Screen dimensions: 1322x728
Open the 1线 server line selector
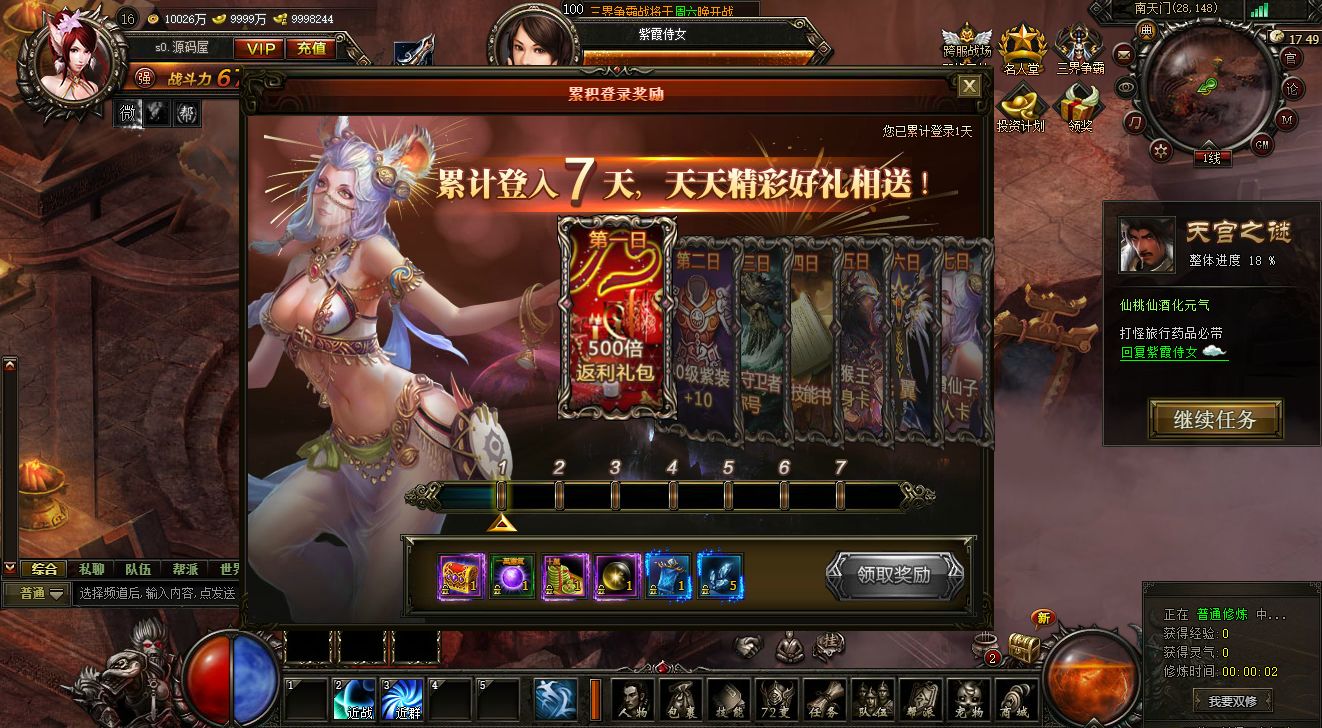[1212, 158]
